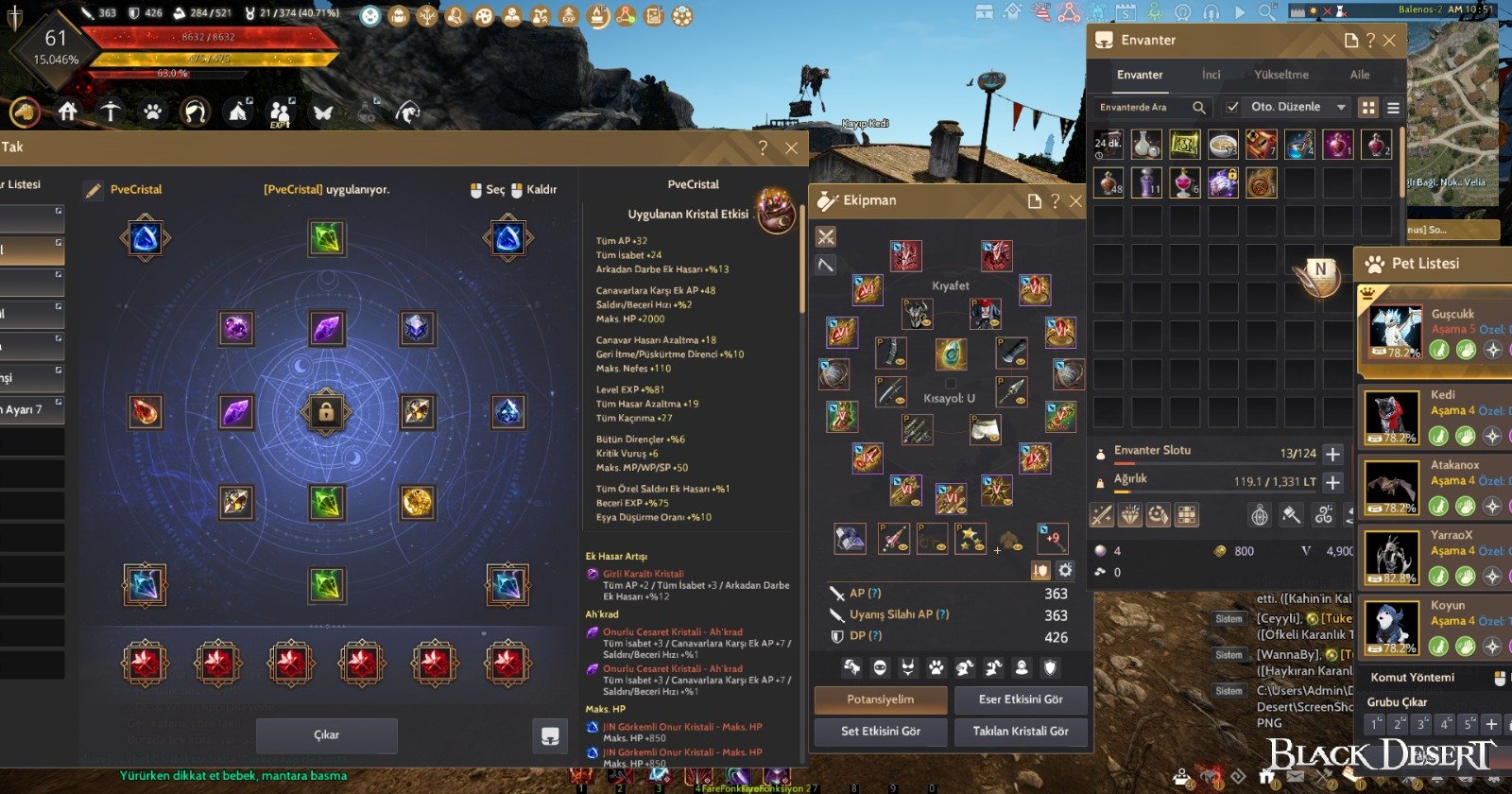The image size is (1512, 794).
Task: Select the locked center crystal slot
Action: tap(326, 412)
